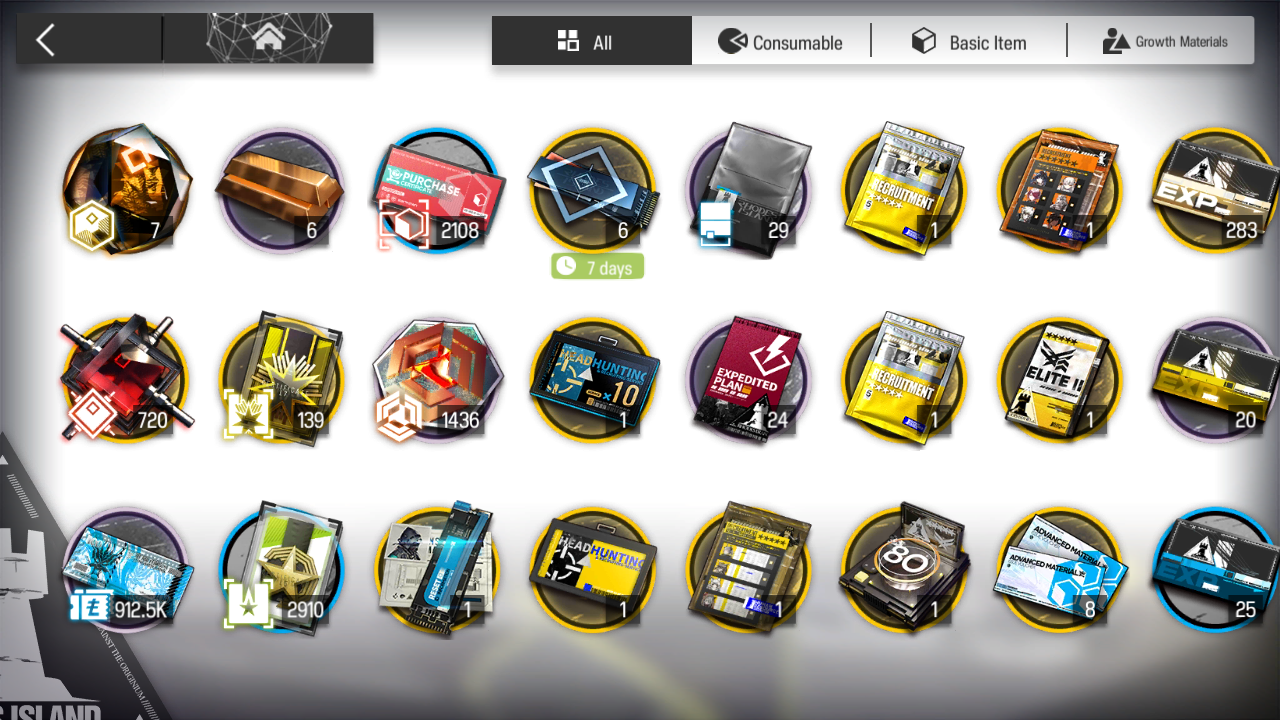Screen dimensions: 1280x720
Task: View the Growth Materials tab
Action: pyautogui.click(x=1165, y=42)
